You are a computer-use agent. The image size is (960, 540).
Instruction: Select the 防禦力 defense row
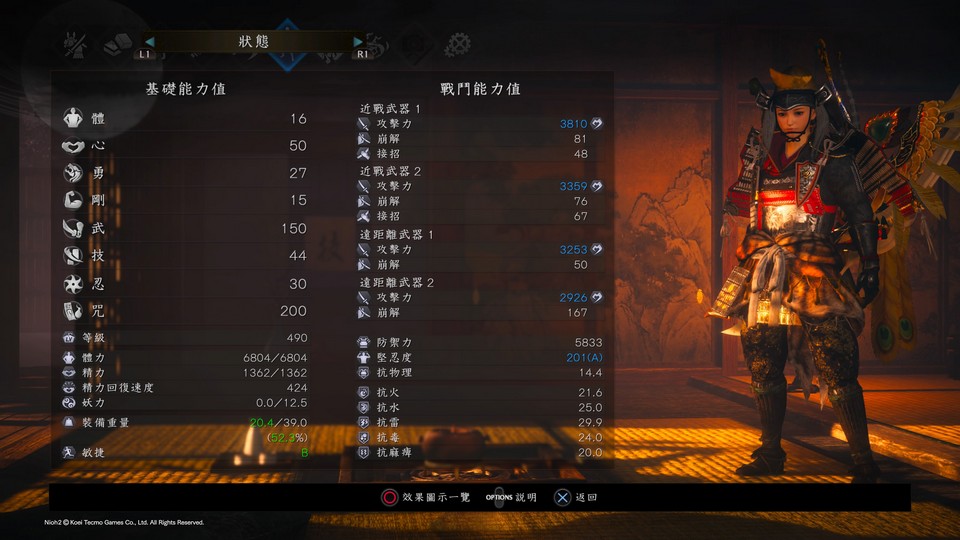[x=480, y=342]
